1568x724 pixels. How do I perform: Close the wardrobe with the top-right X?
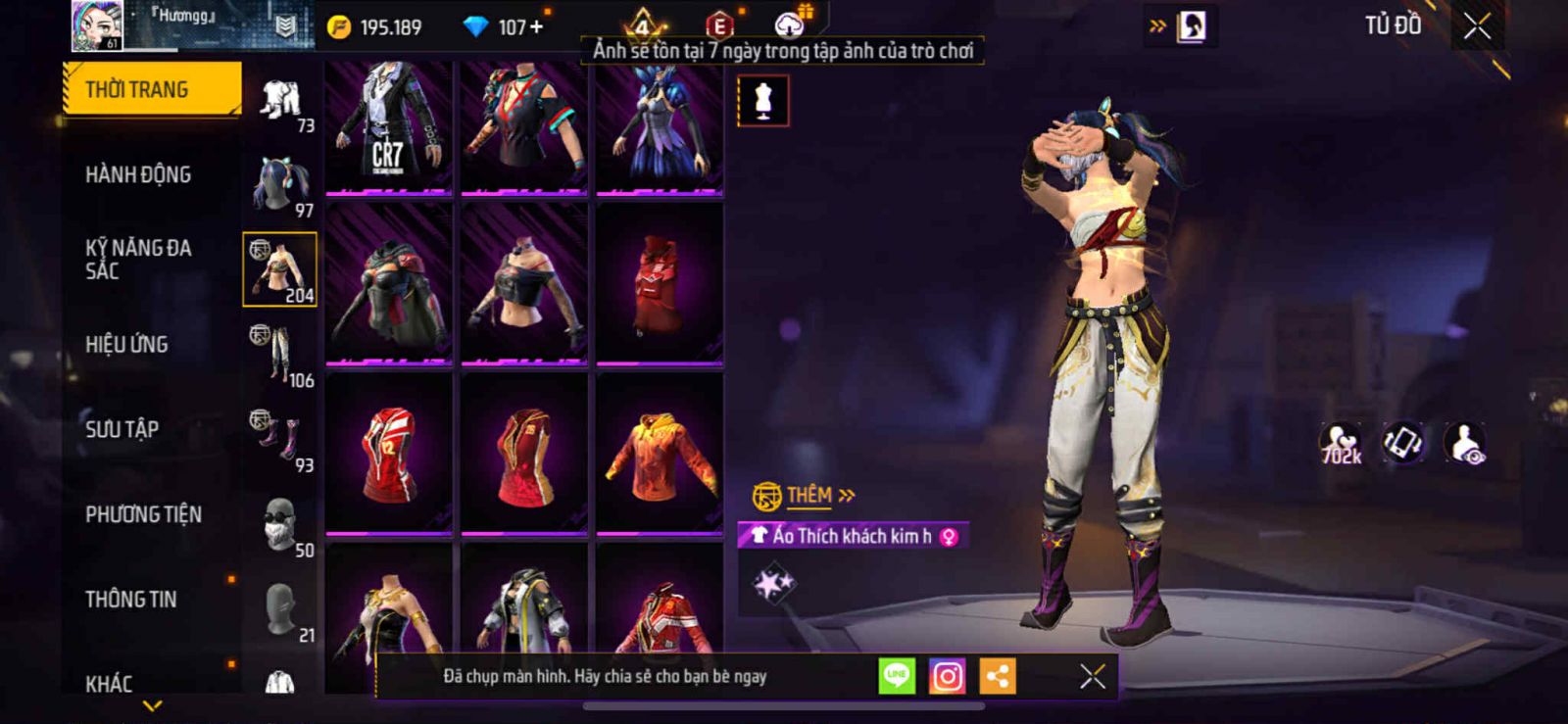coord(1477,26)
